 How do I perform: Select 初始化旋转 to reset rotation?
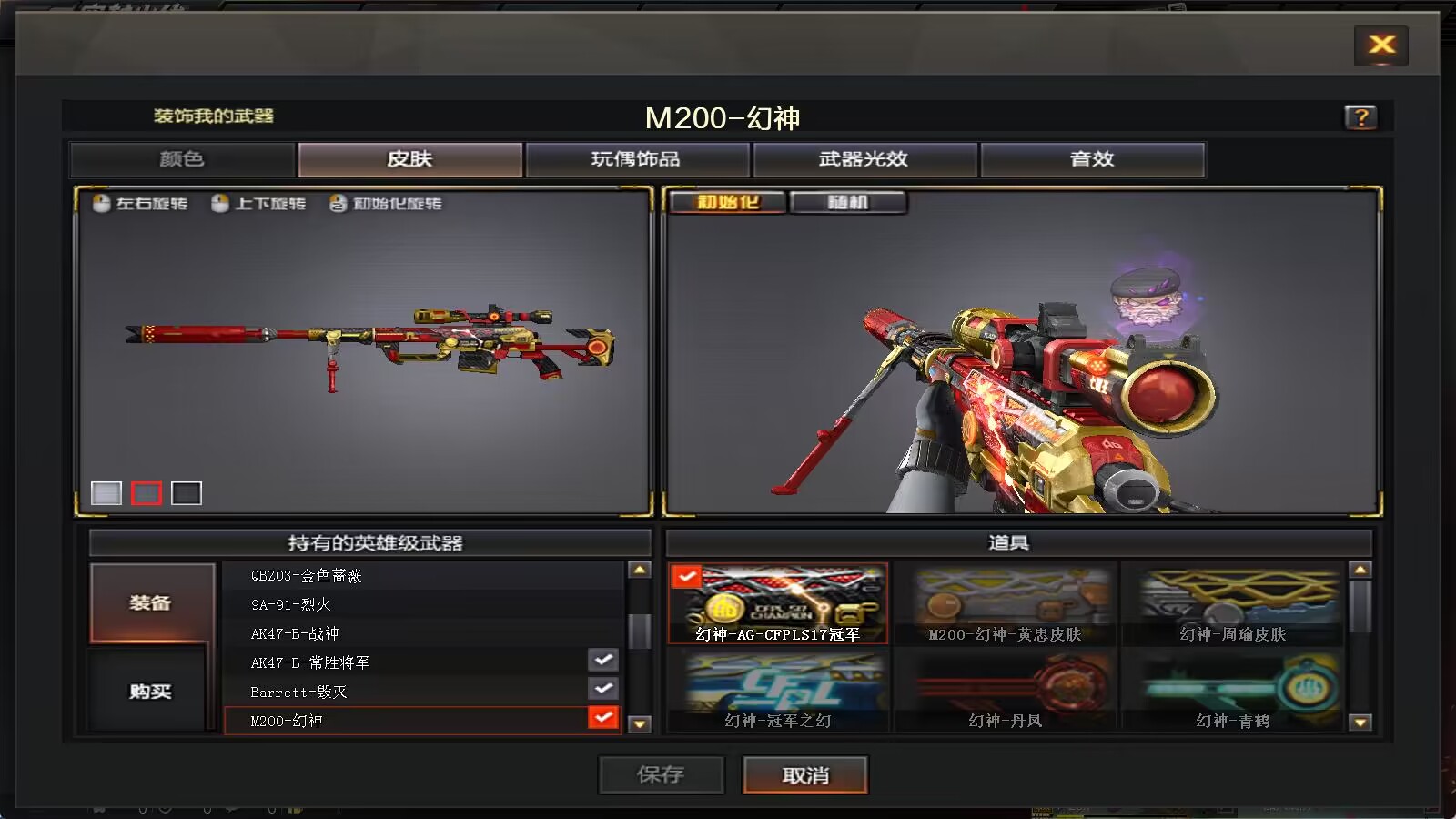coord(337,204)
